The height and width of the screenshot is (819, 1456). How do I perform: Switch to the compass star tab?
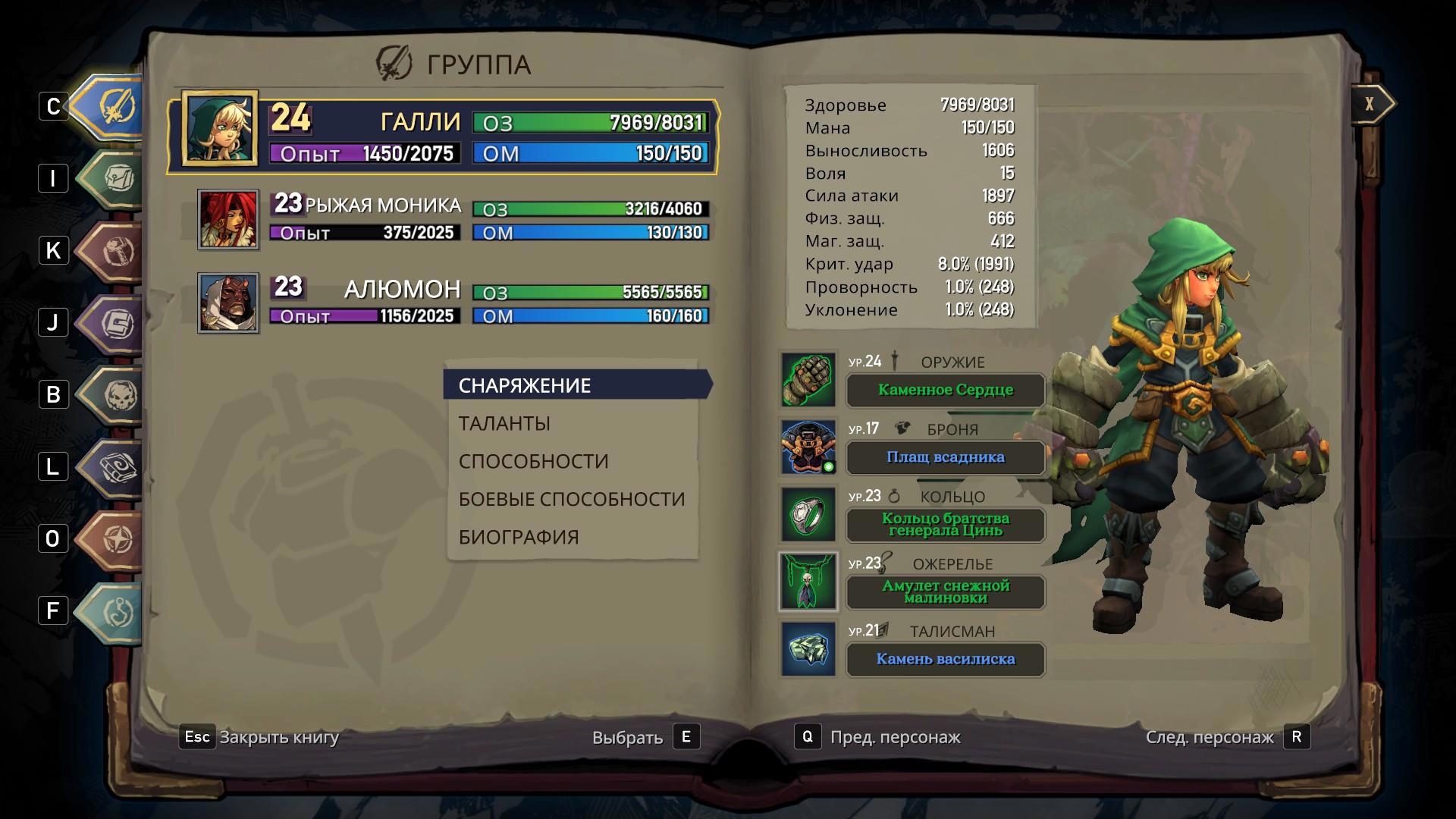[x=115, y=539]
